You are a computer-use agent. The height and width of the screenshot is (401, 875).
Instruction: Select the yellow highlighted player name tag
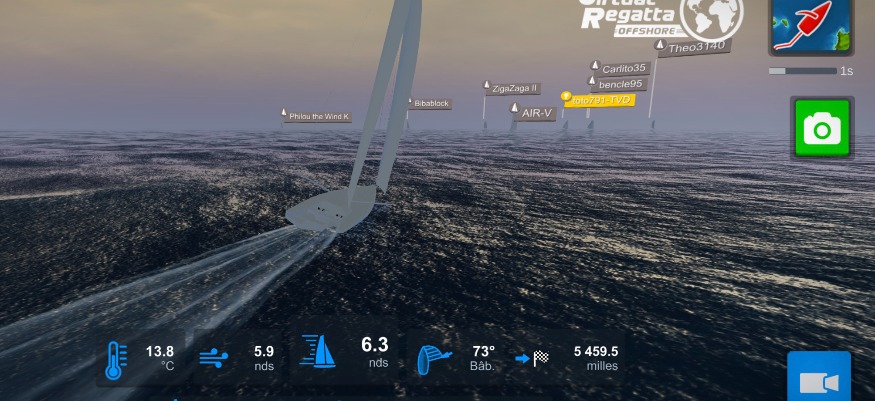(x=599, y=100)
